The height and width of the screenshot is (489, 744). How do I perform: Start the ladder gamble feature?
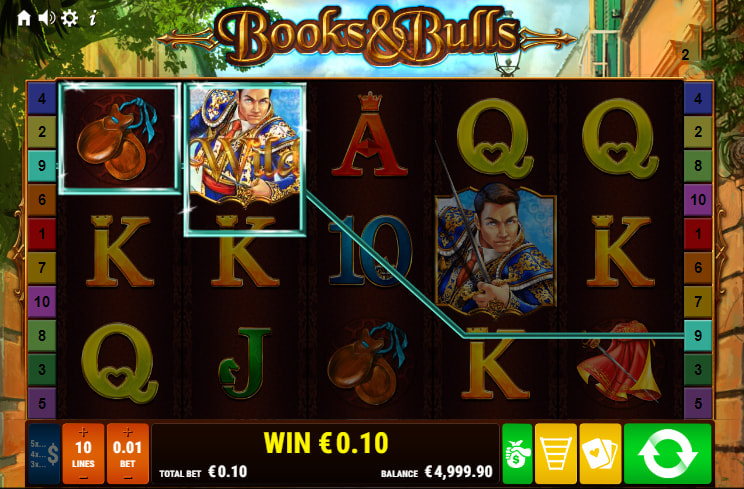tap(555, 454)
